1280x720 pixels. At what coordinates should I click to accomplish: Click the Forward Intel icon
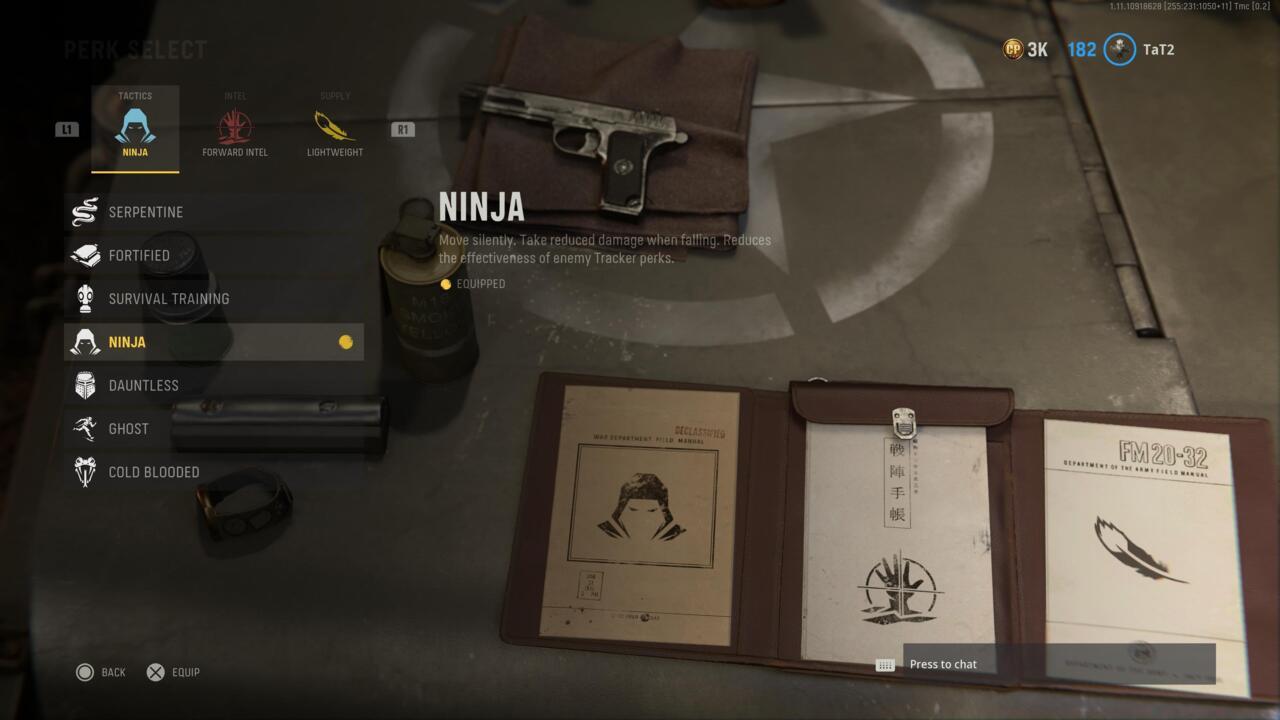(x=234, y=126)
